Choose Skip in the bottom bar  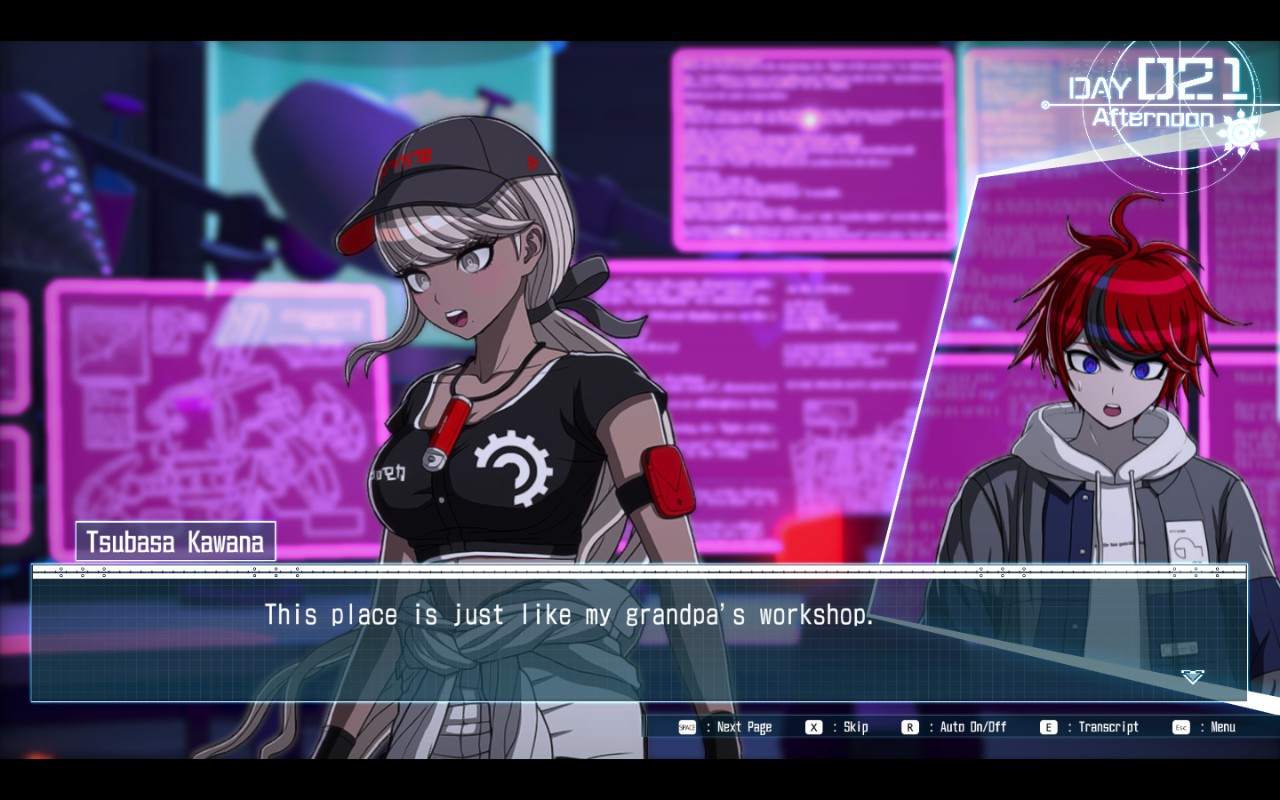[855, 727]
